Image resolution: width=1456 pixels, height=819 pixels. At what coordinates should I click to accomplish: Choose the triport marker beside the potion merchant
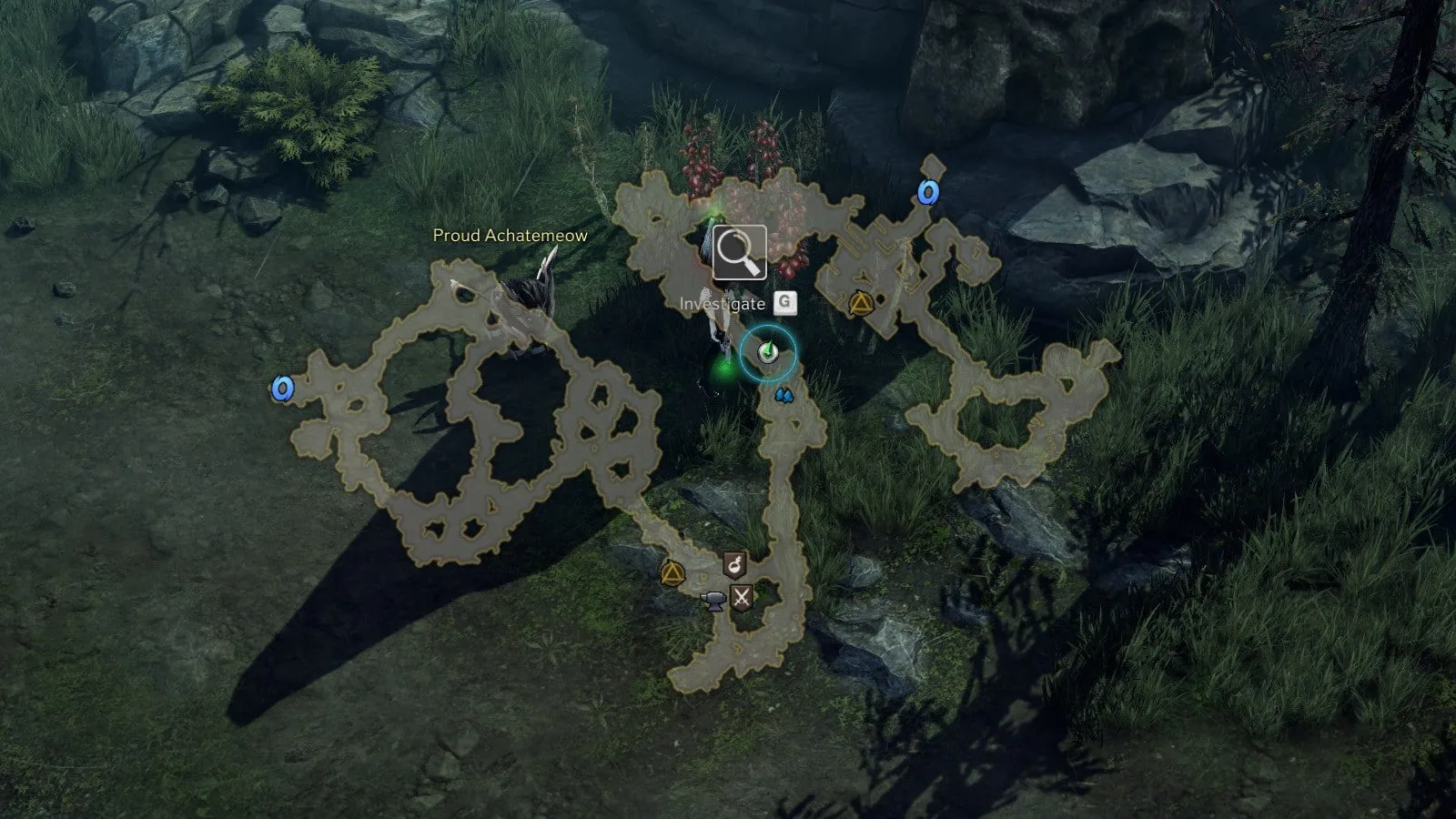(x=672, y=573)
